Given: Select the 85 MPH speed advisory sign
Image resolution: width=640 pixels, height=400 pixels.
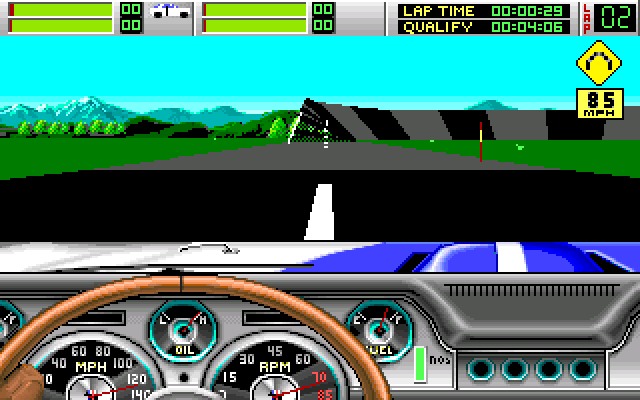Looking at the screenshot, I should [x=600, y=103].
